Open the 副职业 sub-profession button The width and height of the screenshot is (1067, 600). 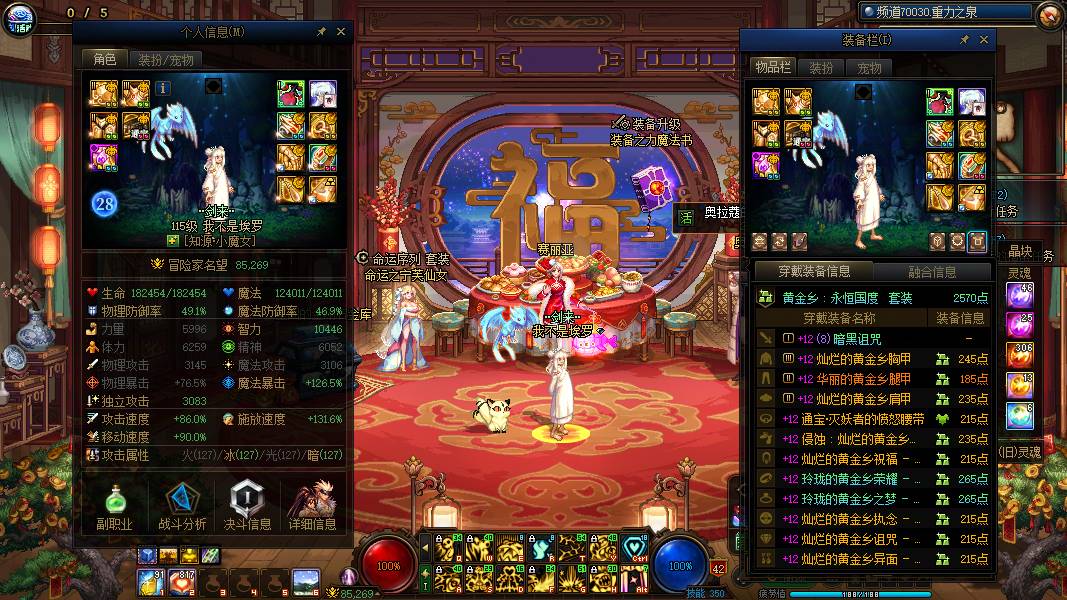pos(115,506)
